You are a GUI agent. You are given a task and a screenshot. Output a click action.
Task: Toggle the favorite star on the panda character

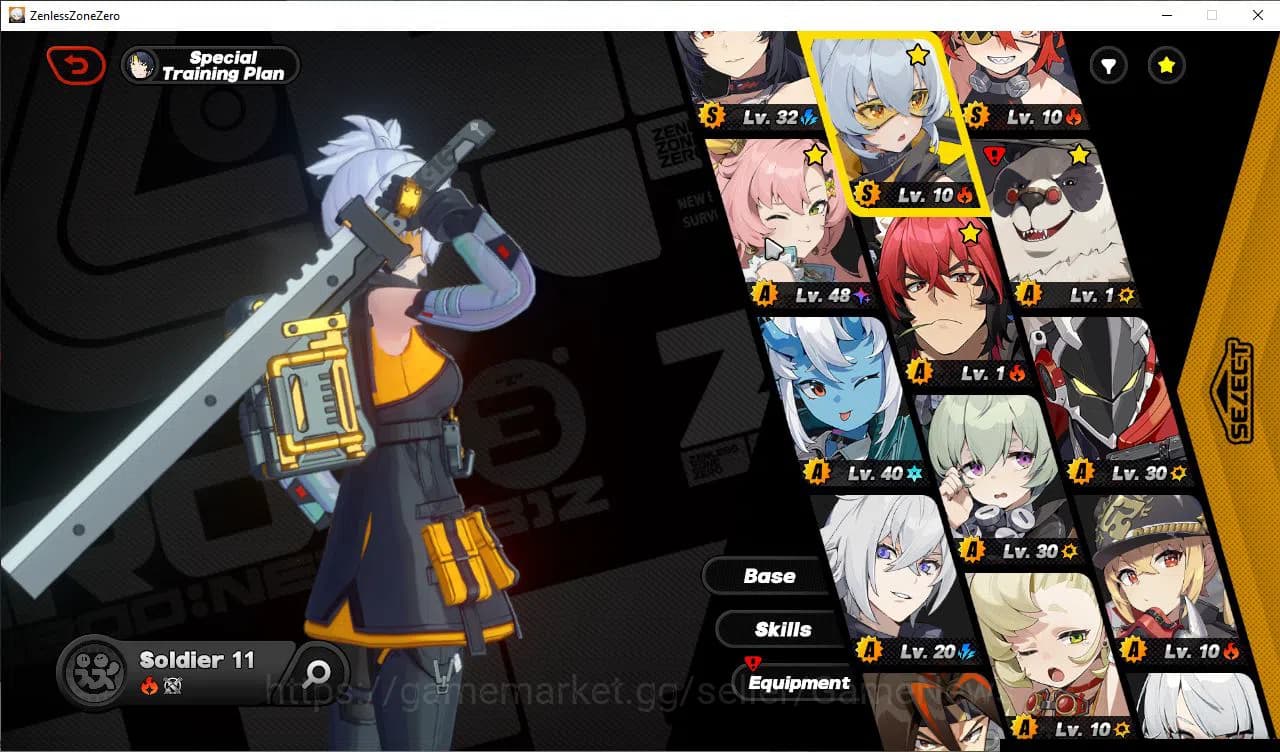click(1078, 155)
